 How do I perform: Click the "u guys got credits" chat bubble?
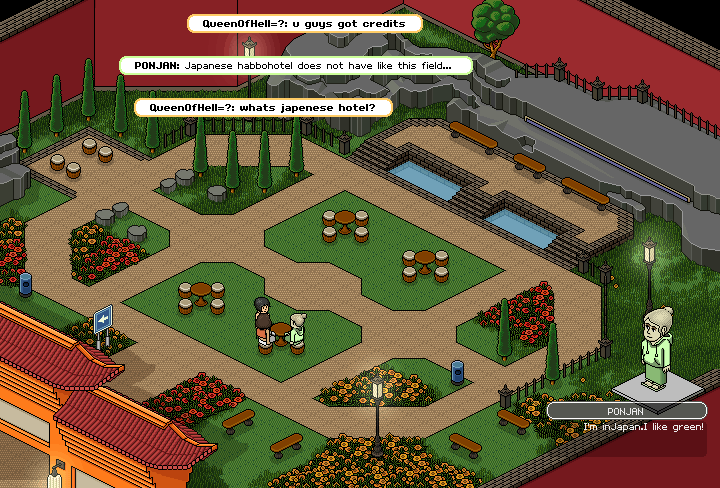click(x=305, y=23)
